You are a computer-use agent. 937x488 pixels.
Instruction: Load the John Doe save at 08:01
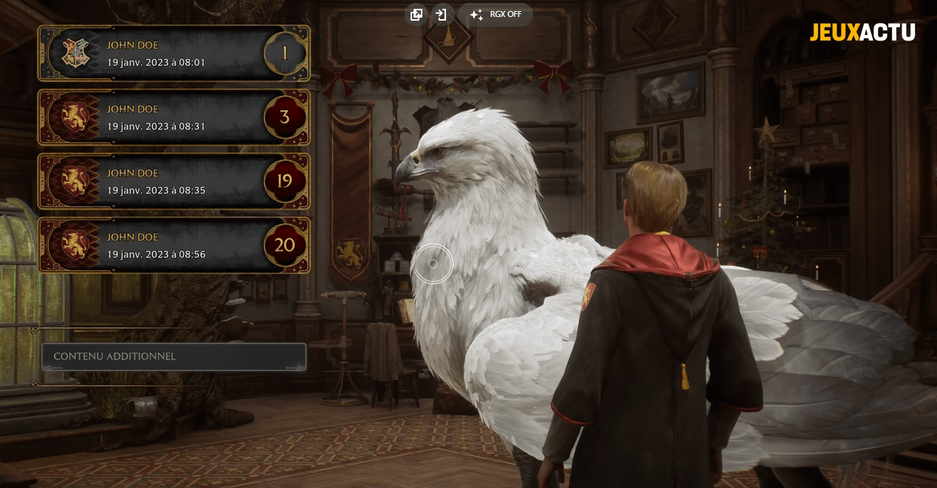point(173,53)
